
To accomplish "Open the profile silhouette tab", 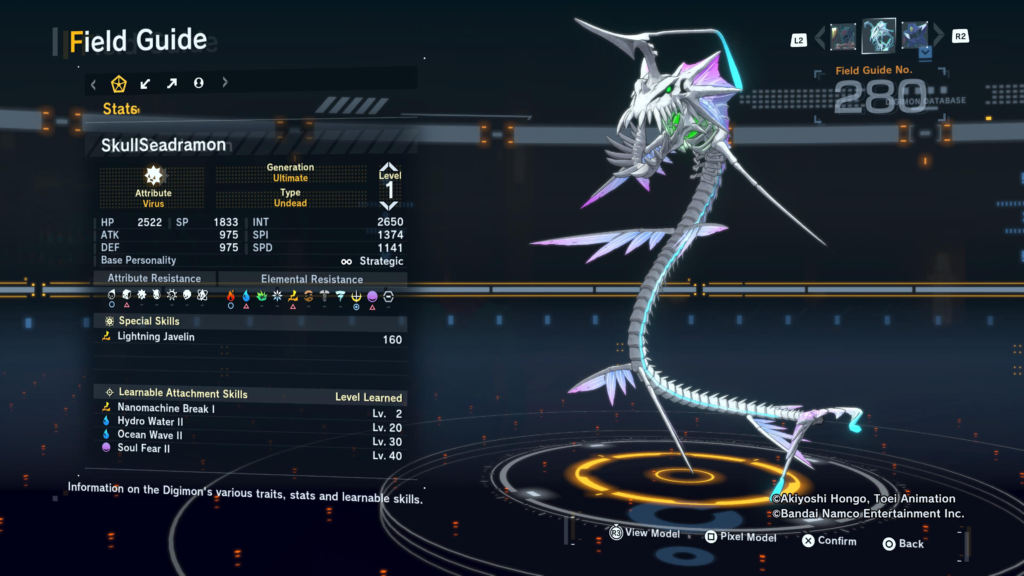I will pyautogui.click(x=198, y=84).
